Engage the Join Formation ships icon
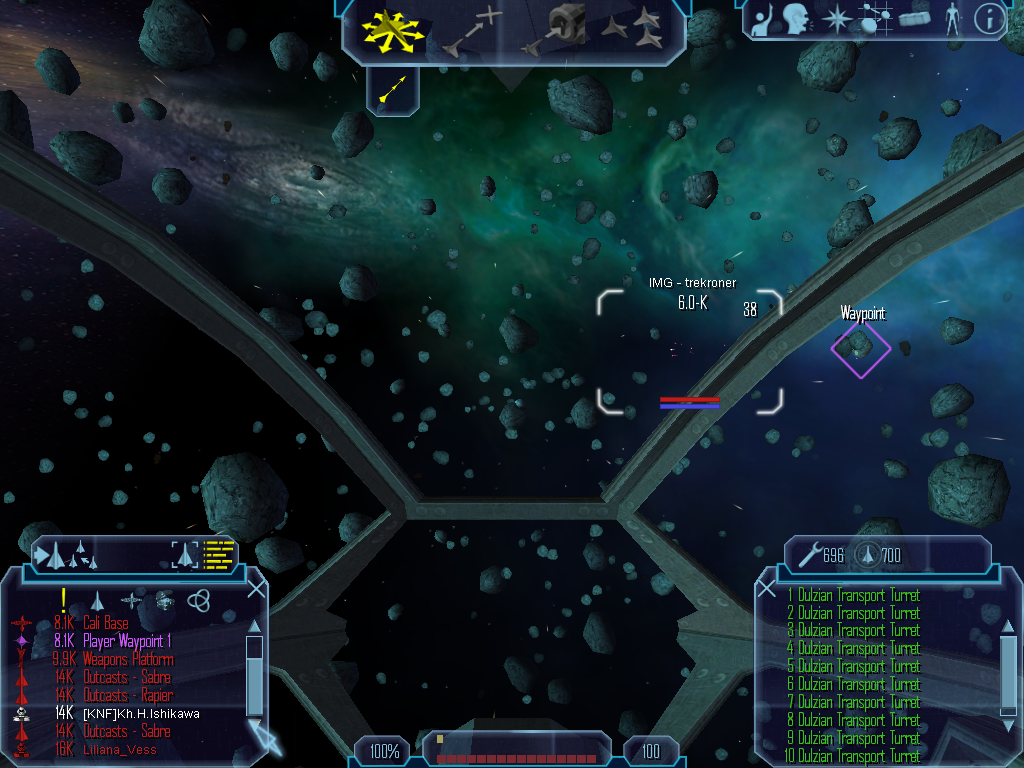 632,31
